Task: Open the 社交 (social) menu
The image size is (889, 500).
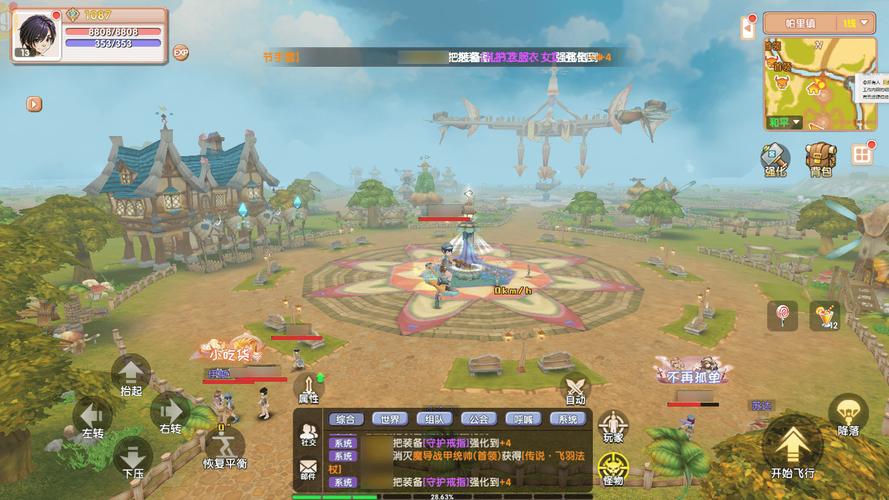Action: (308, 434)
